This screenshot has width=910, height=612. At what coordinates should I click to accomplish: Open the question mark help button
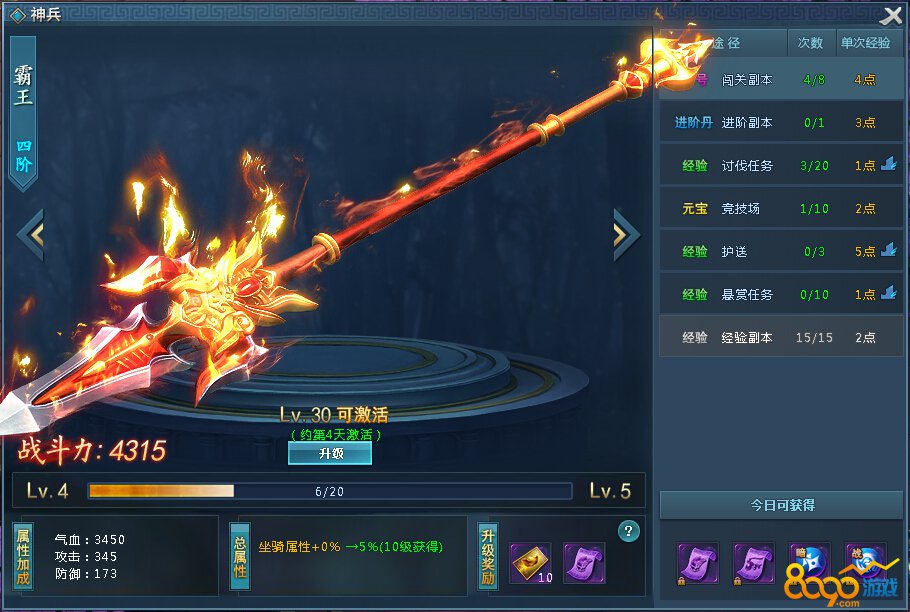click(629, 531)
